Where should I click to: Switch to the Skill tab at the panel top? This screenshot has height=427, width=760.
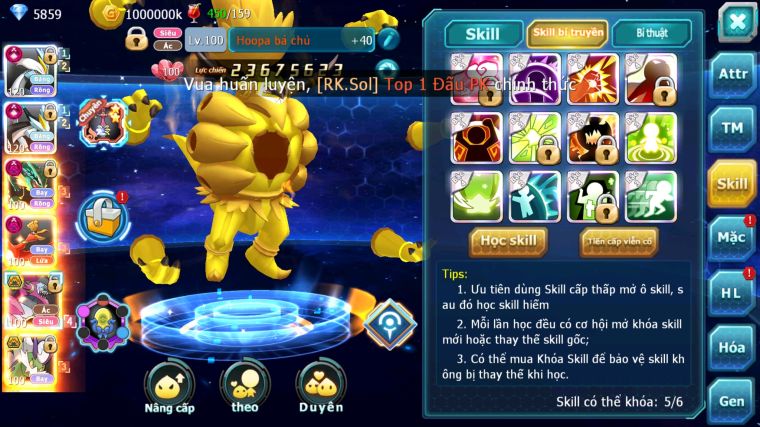pyautogui.click(x=482, y=34)
